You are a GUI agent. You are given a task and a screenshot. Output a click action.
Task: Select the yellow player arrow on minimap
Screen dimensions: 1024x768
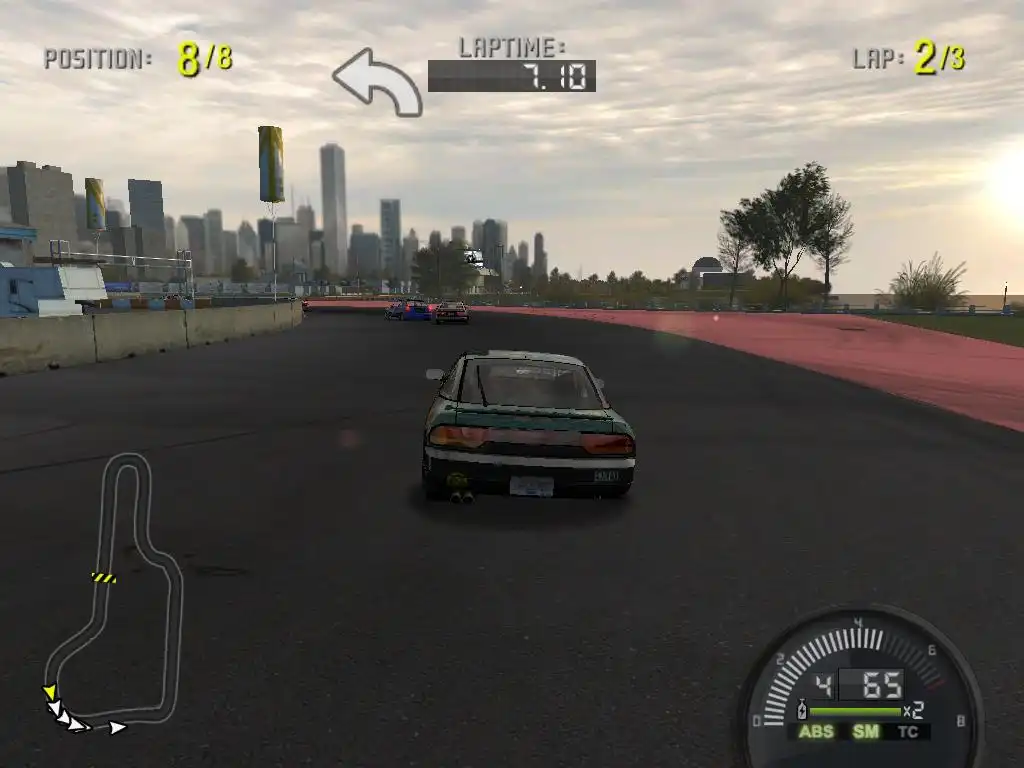pyautogui.click(x=48, y=692)
